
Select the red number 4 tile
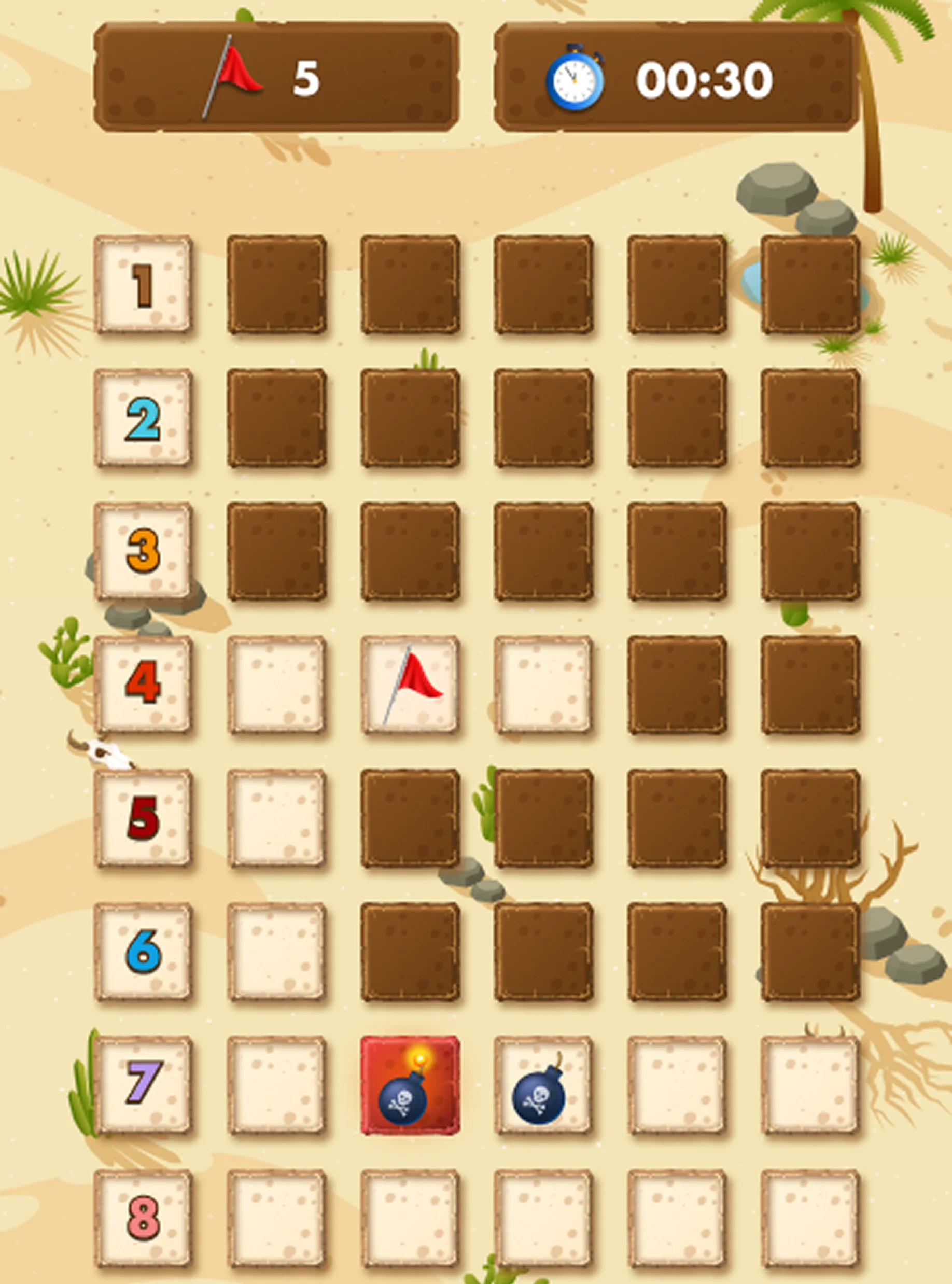click(143, 685)
